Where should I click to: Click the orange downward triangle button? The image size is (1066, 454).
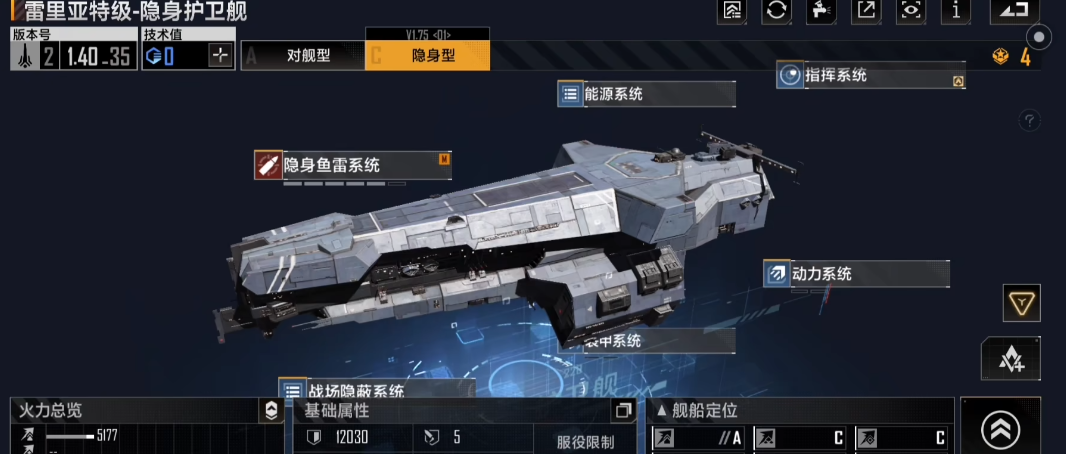click(1022, 303)
